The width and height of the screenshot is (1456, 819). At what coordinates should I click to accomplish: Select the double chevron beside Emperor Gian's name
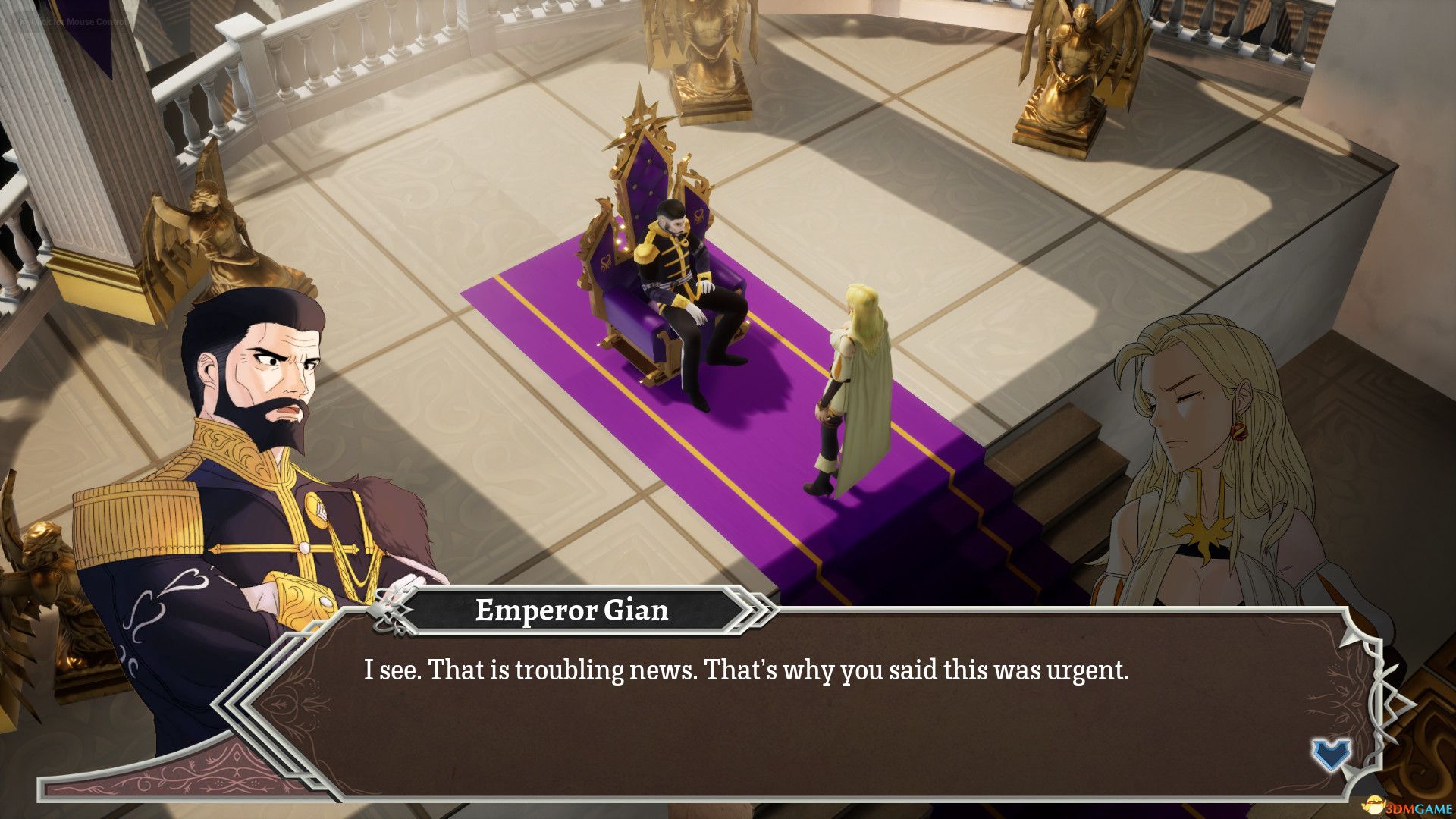pos(752,612)
